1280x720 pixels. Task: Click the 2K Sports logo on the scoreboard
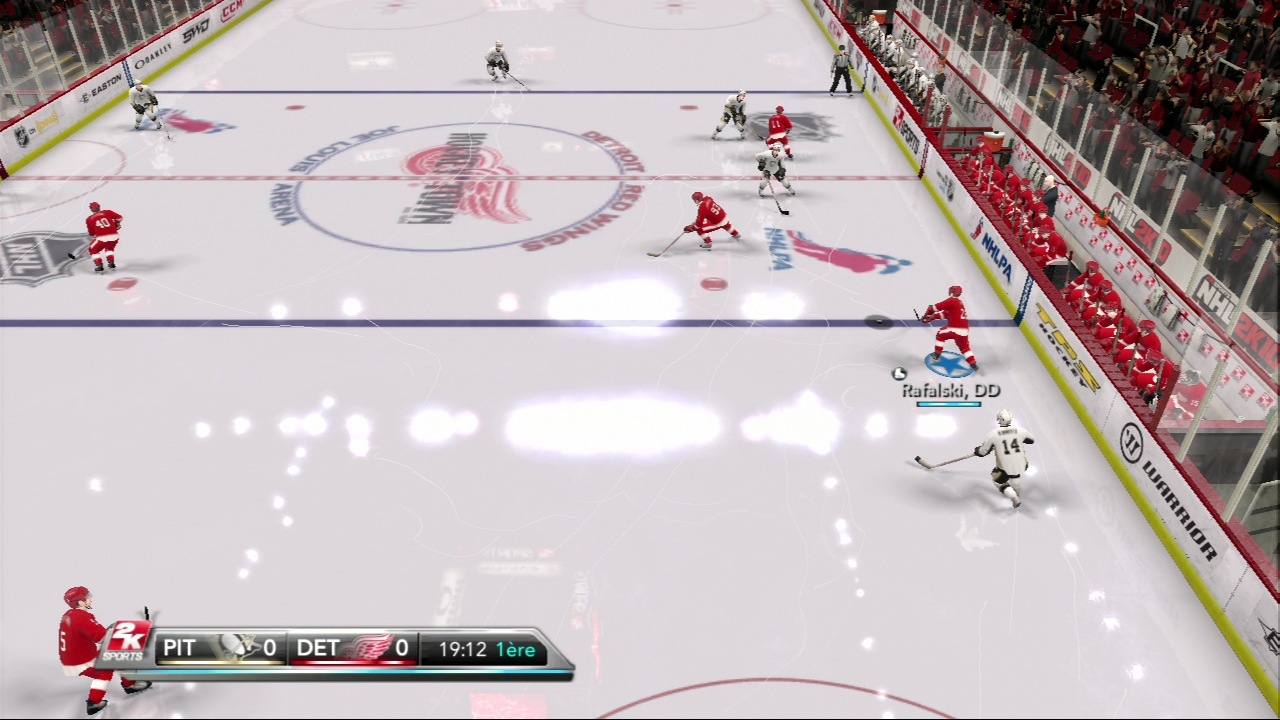[x=127, y=641]
